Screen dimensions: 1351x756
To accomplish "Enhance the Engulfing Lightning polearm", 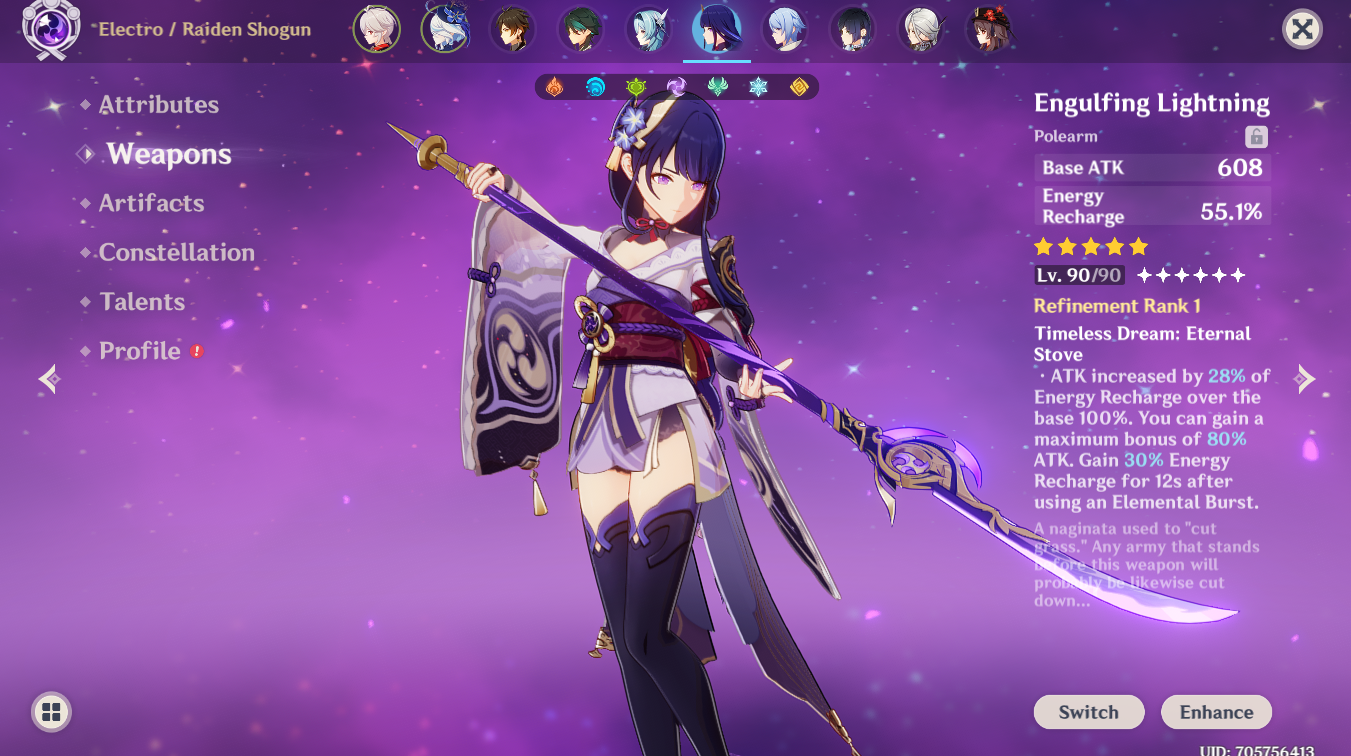I will 1216,712.
